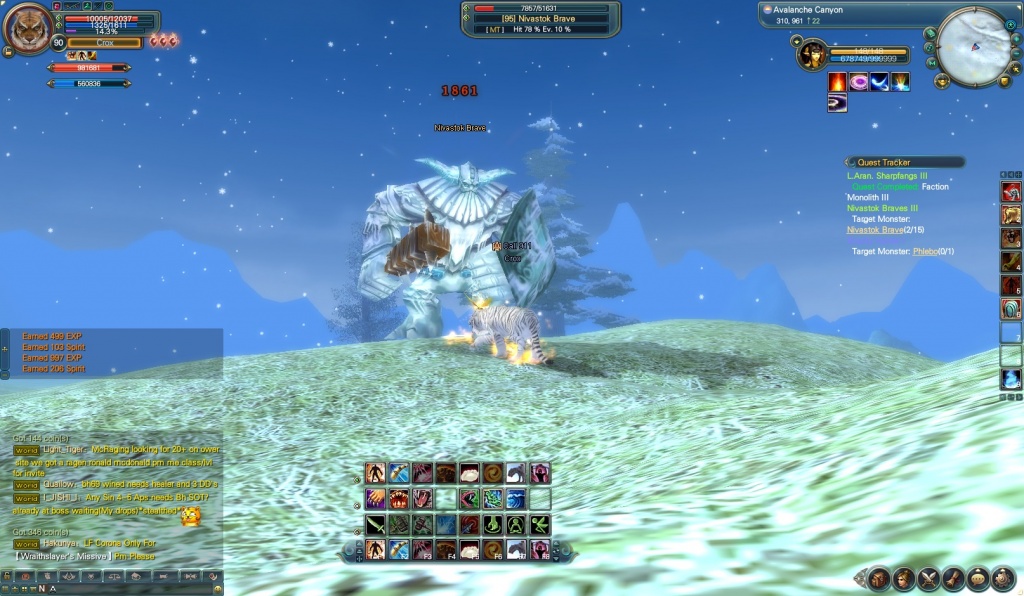Click the pet portrait beside the minimap
The width and height of the screenshot is (1024, 596).
(x=813, y=54)
